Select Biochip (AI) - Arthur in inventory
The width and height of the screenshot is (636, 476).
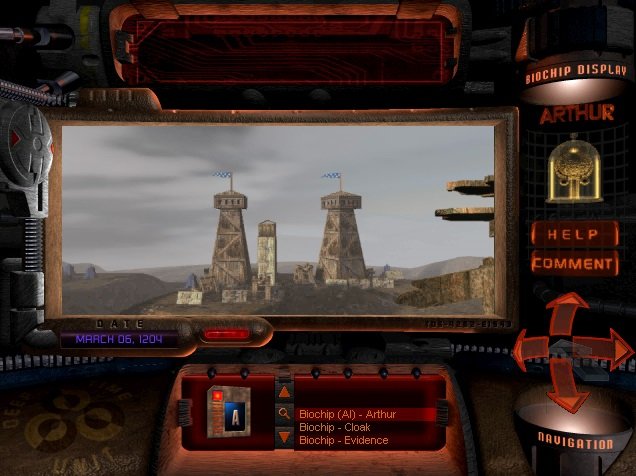point(347,414)
